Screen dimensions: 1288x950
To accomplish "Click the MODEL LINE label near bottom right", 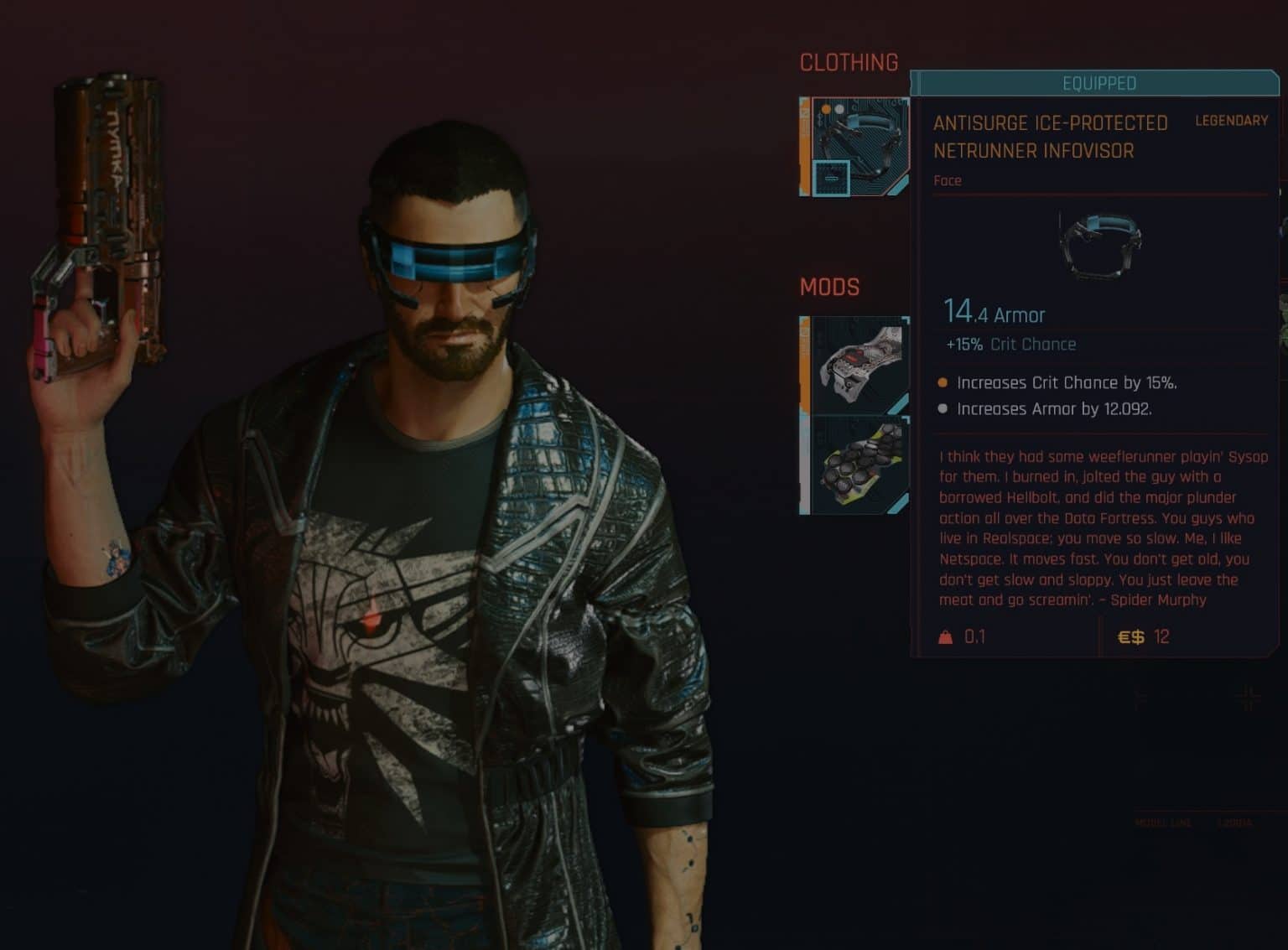I will (x=1161, y=823).
